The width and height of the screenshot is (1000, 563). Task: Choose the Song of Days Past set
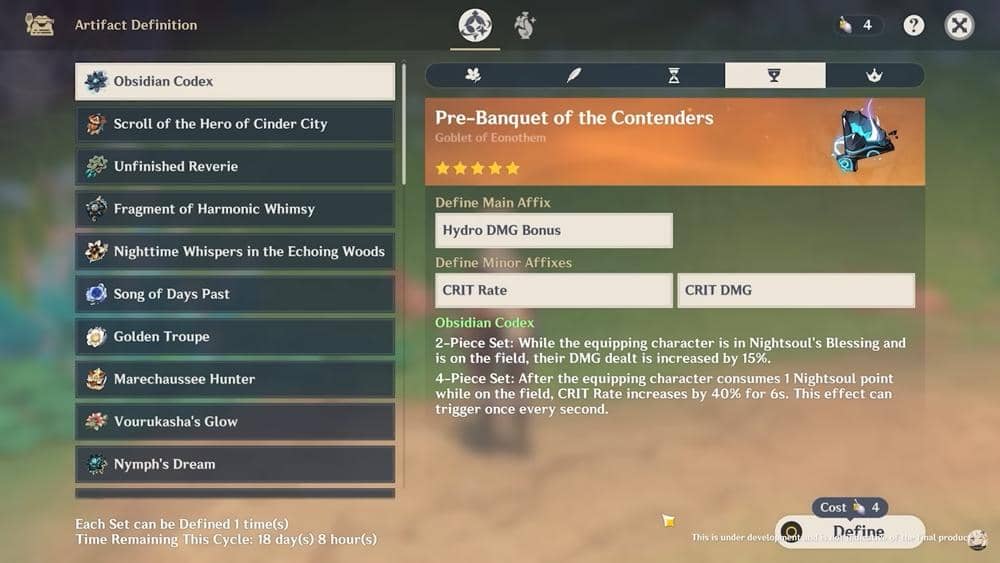point(235,294)
